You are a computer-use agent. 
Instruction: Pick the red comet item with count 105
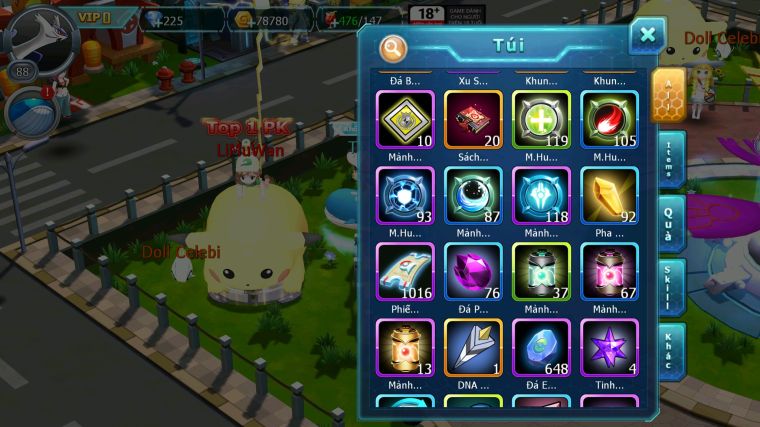pyautogui.click(x=609, y=119)
